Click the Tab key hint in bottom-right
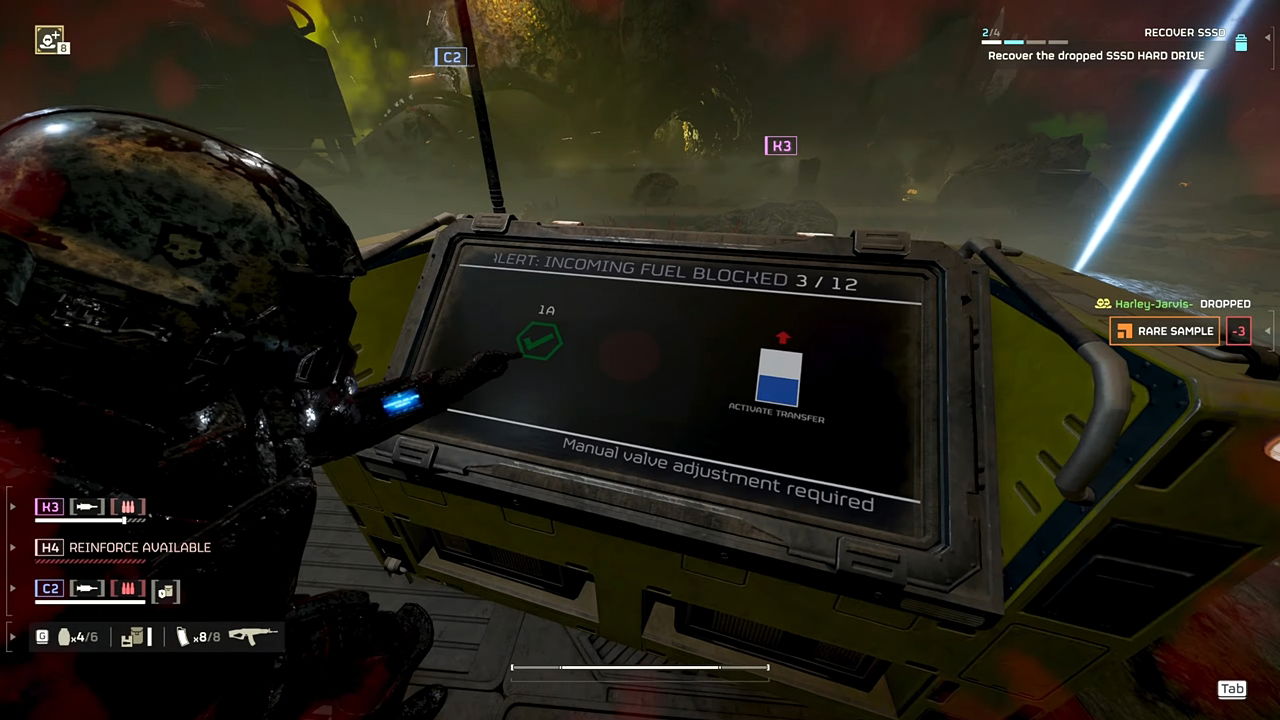Image resolution: width=1280 pixels, height=720 pixels. [1232, 689]
